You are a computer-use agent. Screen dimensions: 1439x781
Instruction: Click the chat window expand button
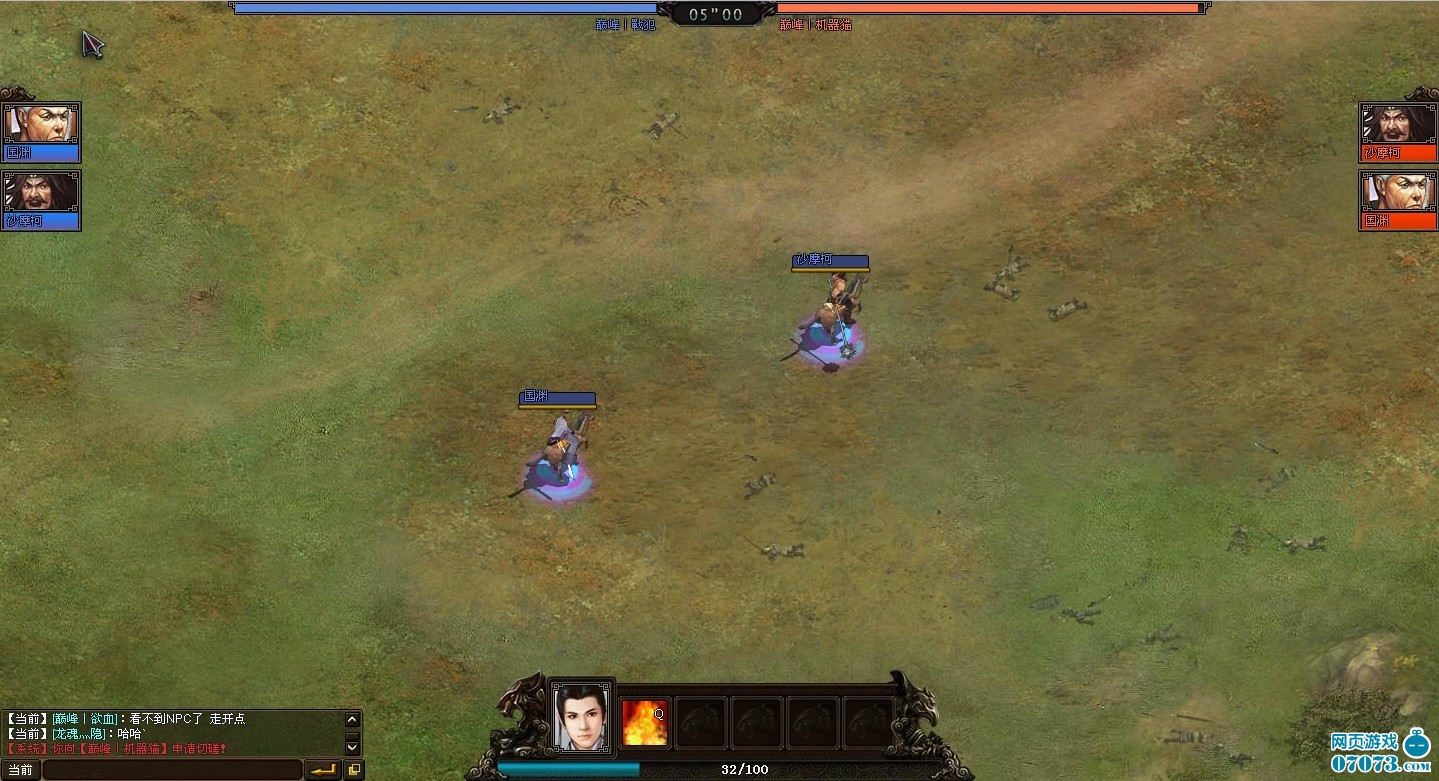coord(354,770)
